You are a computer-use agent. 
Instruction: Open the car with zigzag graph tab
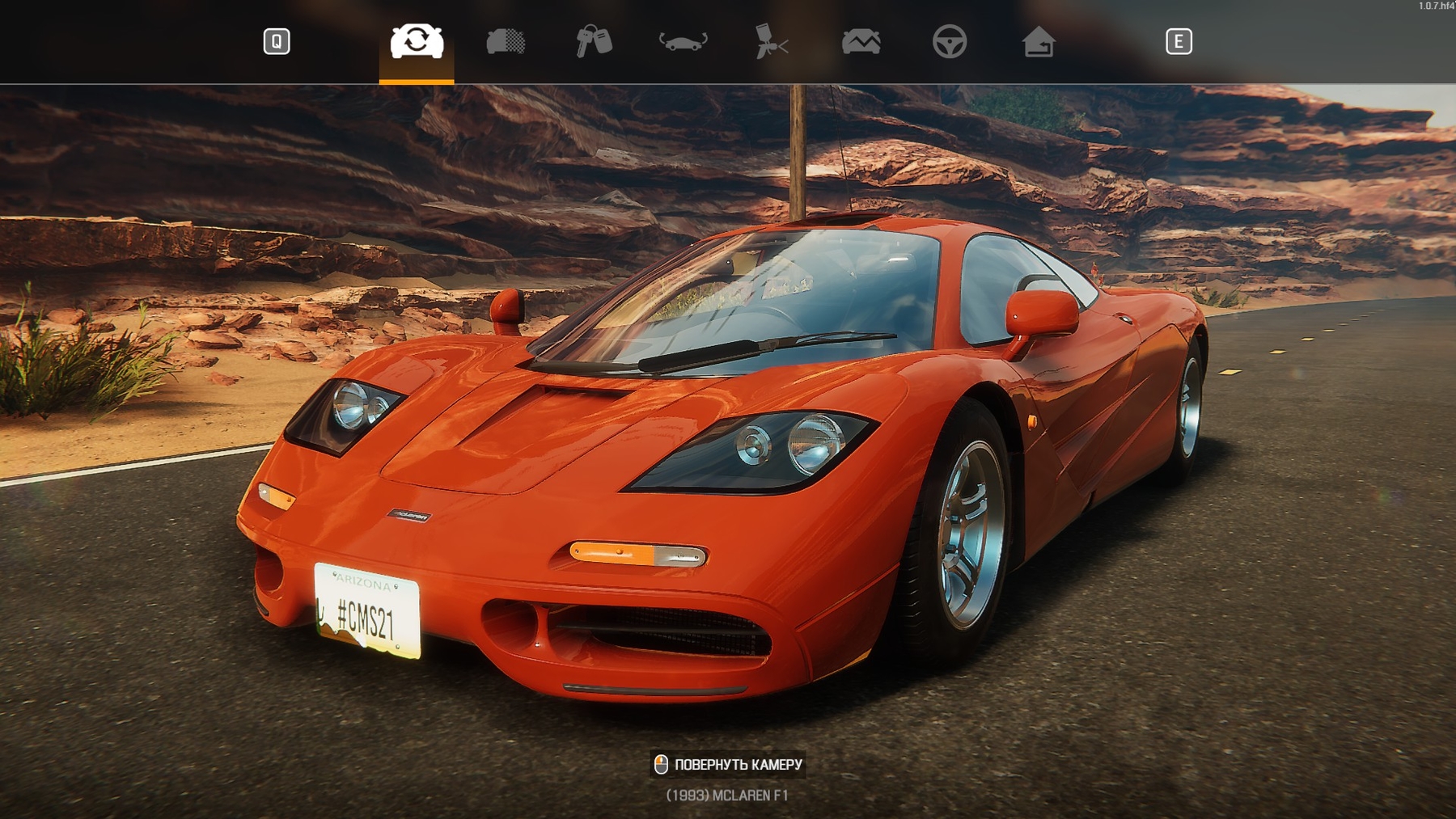tap(861, 41)
